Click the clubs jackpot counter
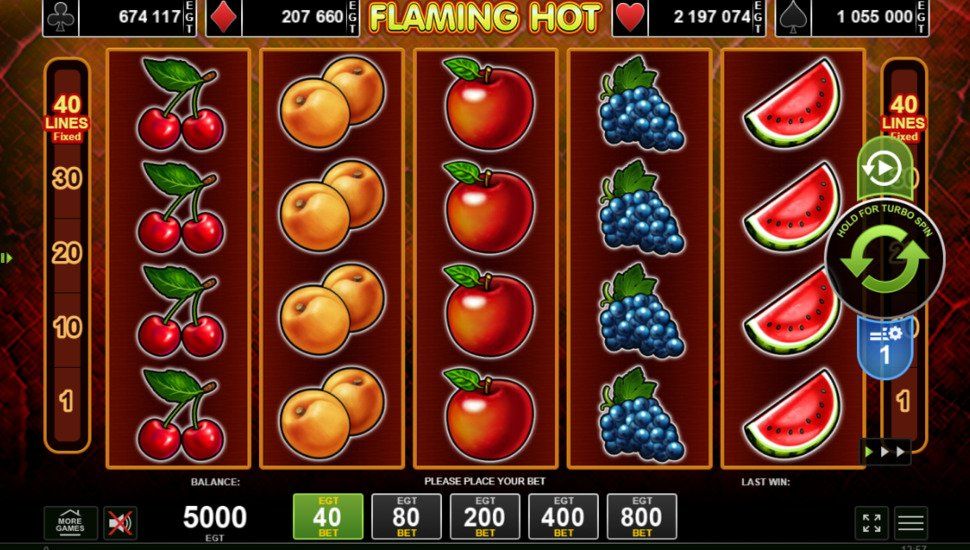Screen dimensions: 970x550 (122, 17)
